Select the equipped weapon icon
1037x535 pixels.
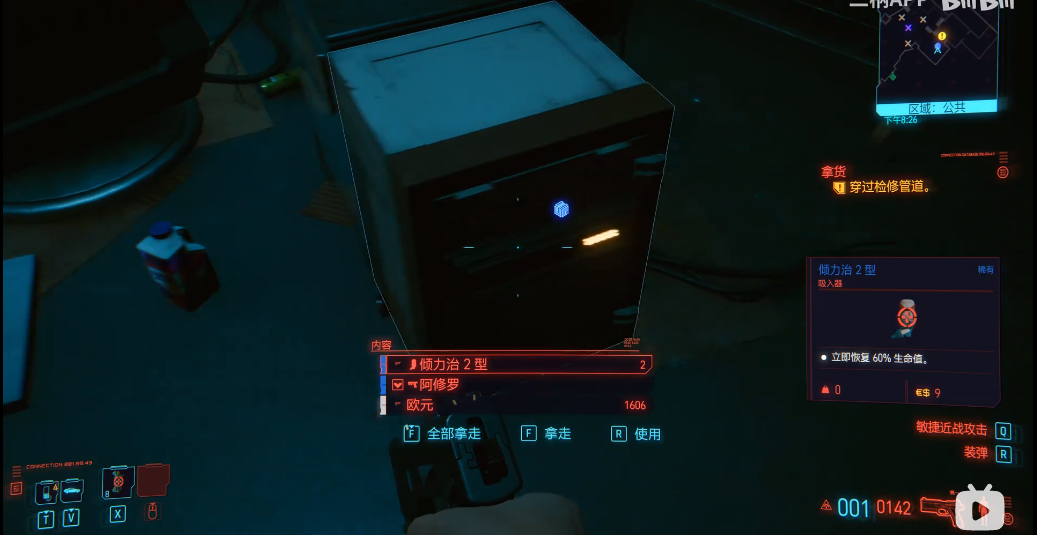[940, 507]
